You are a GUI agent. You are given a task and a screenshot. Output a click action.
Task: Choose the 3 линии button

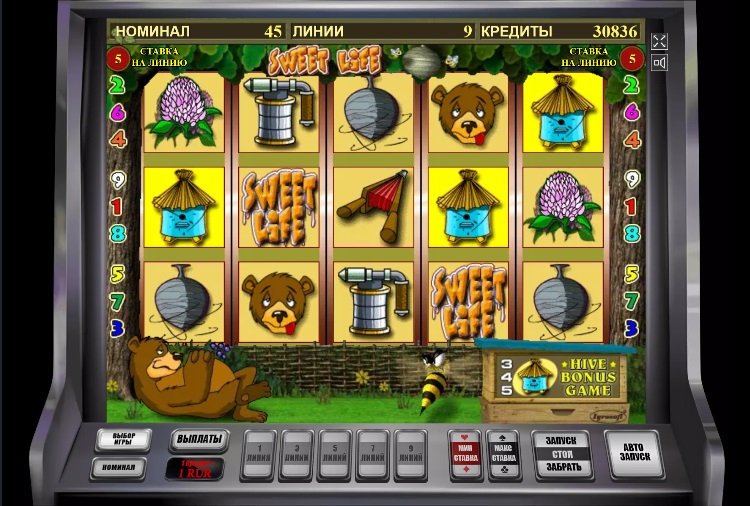(x=297, y=455)
